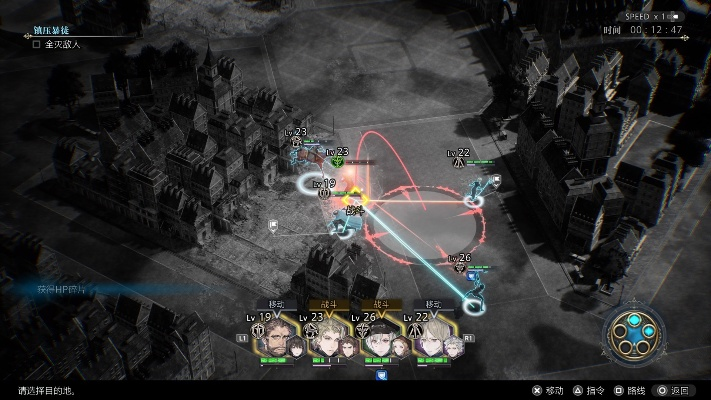The height and width of the screenshot is (400, 711).
Task: Click the green Lv 23 enemy unit marker
Action: coord(338,160)
